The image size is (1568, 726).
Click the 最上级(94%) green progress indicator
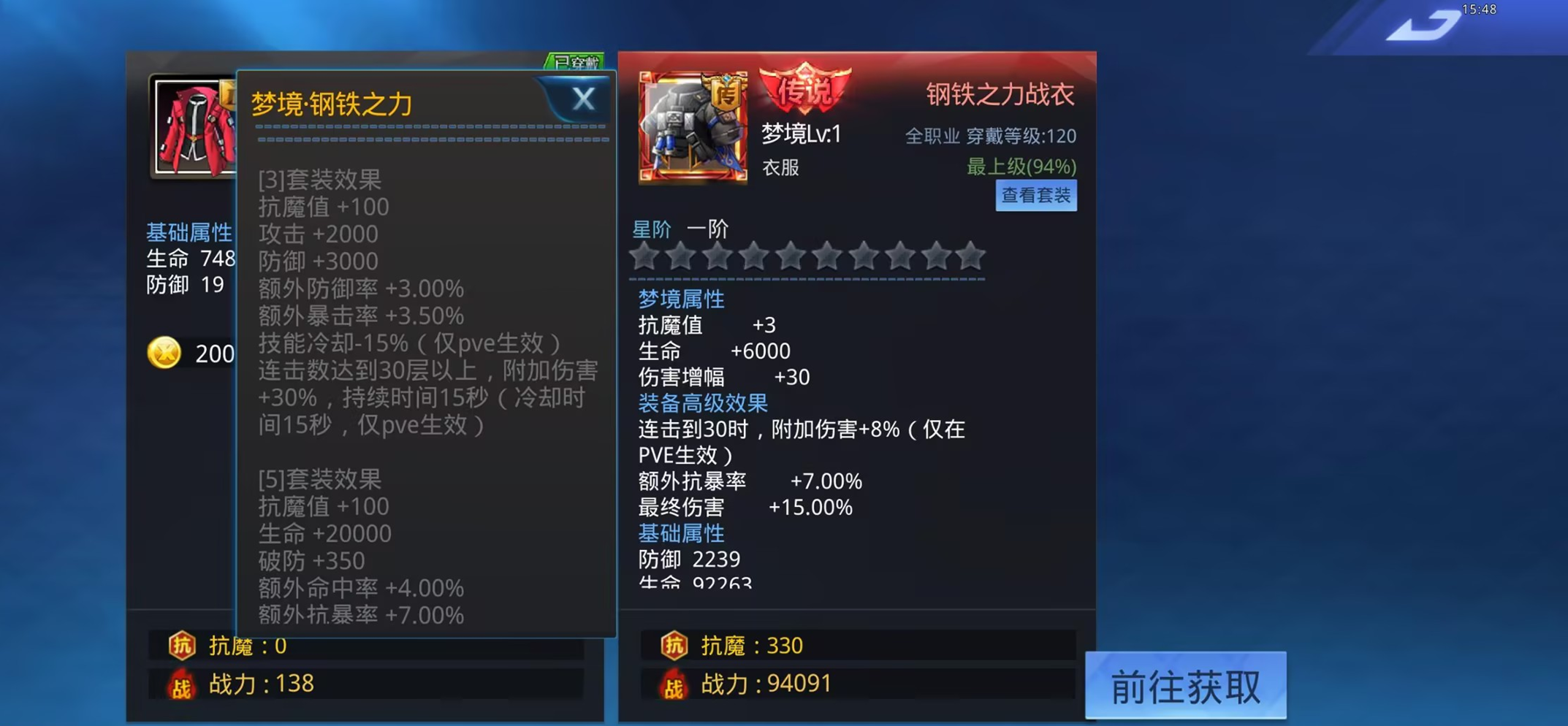pyautogui.click(x=1021, y=167)
